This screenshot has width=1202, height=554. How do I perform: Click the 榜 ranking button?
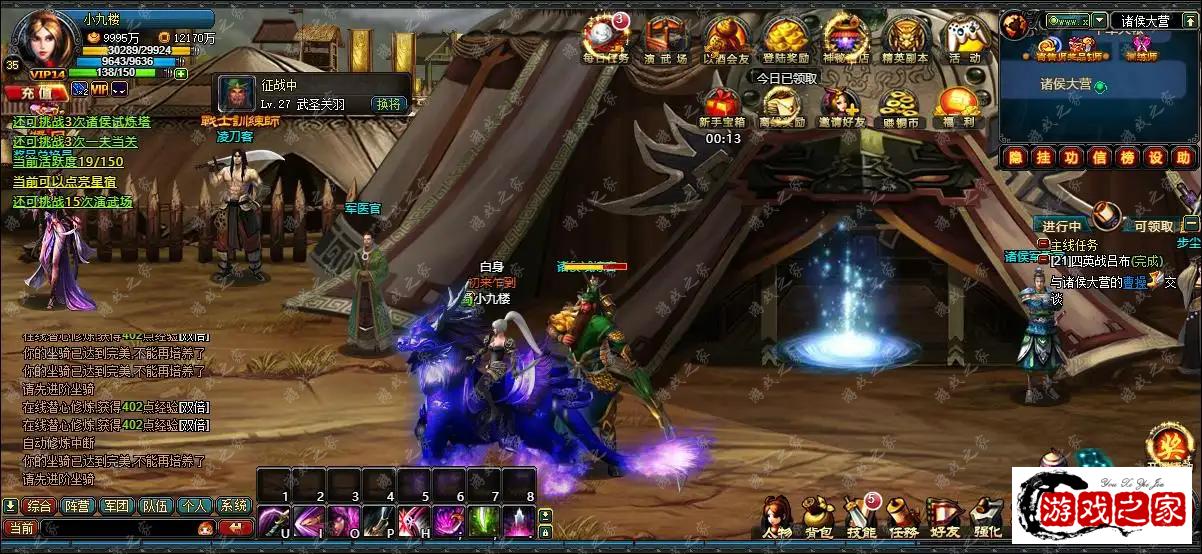pos(1126,157)
